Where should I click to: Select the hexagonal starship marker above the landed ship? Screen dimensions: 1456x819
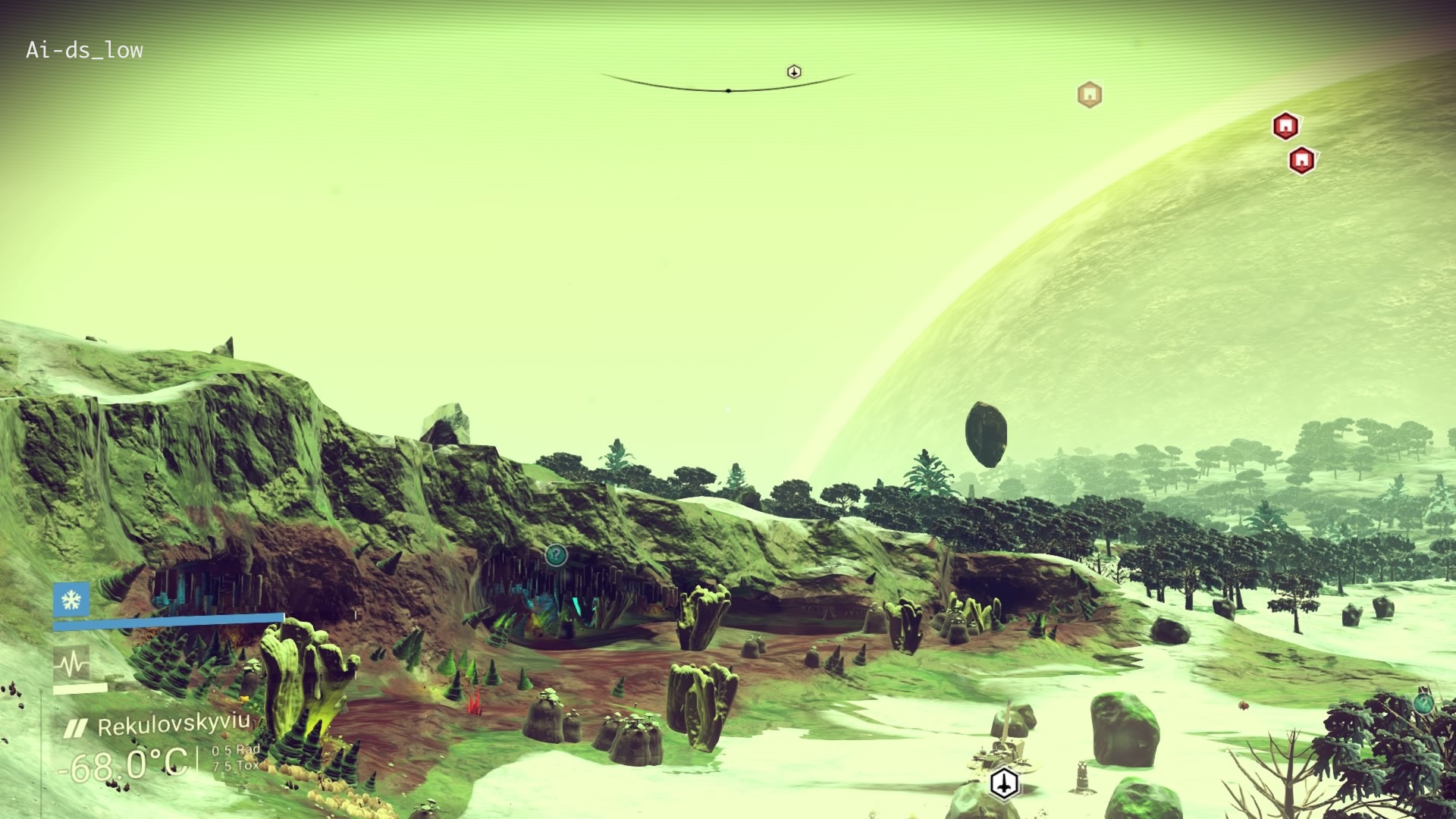pos(1004,783)
